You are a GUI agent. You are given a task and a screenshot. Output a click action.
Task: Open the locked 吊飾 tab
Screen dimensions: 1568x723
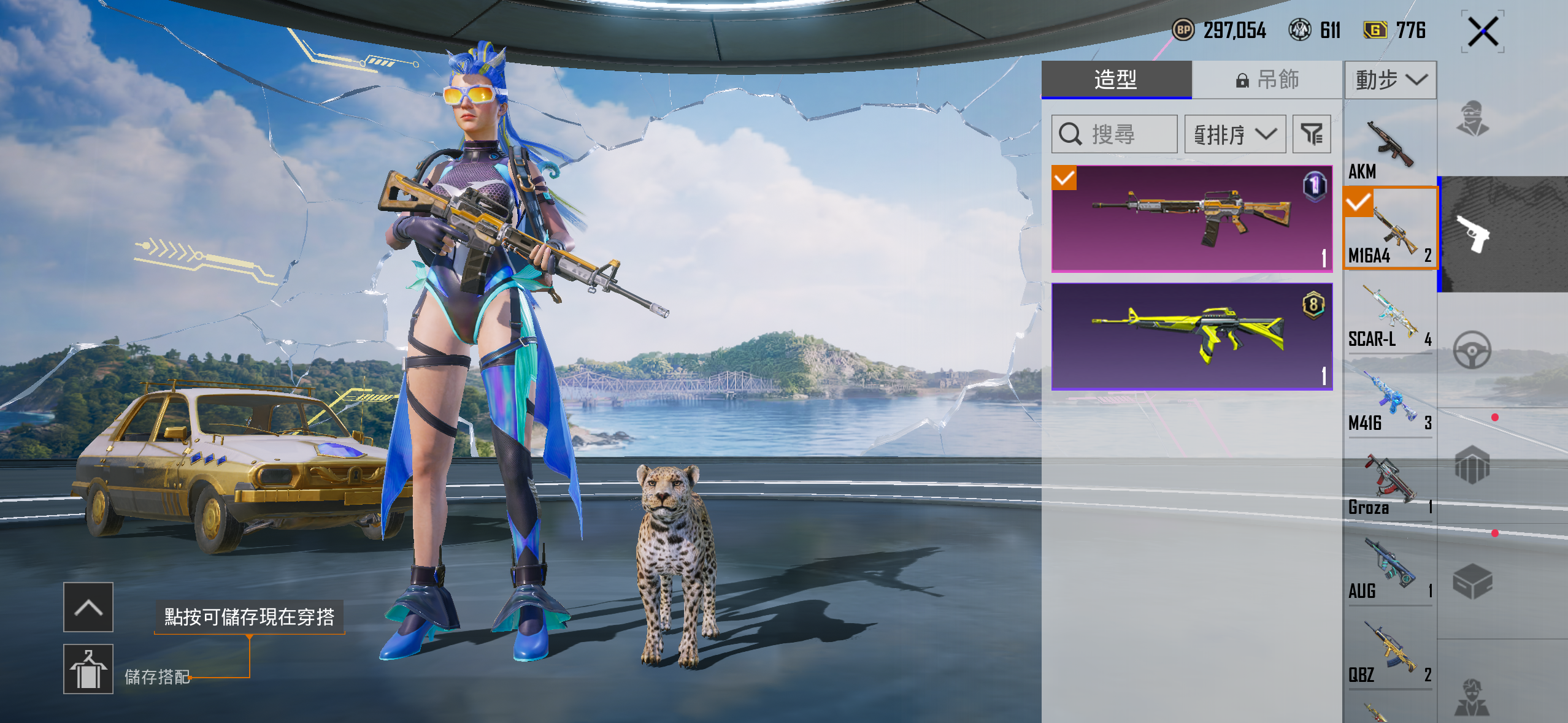[x=1267, y=80]
